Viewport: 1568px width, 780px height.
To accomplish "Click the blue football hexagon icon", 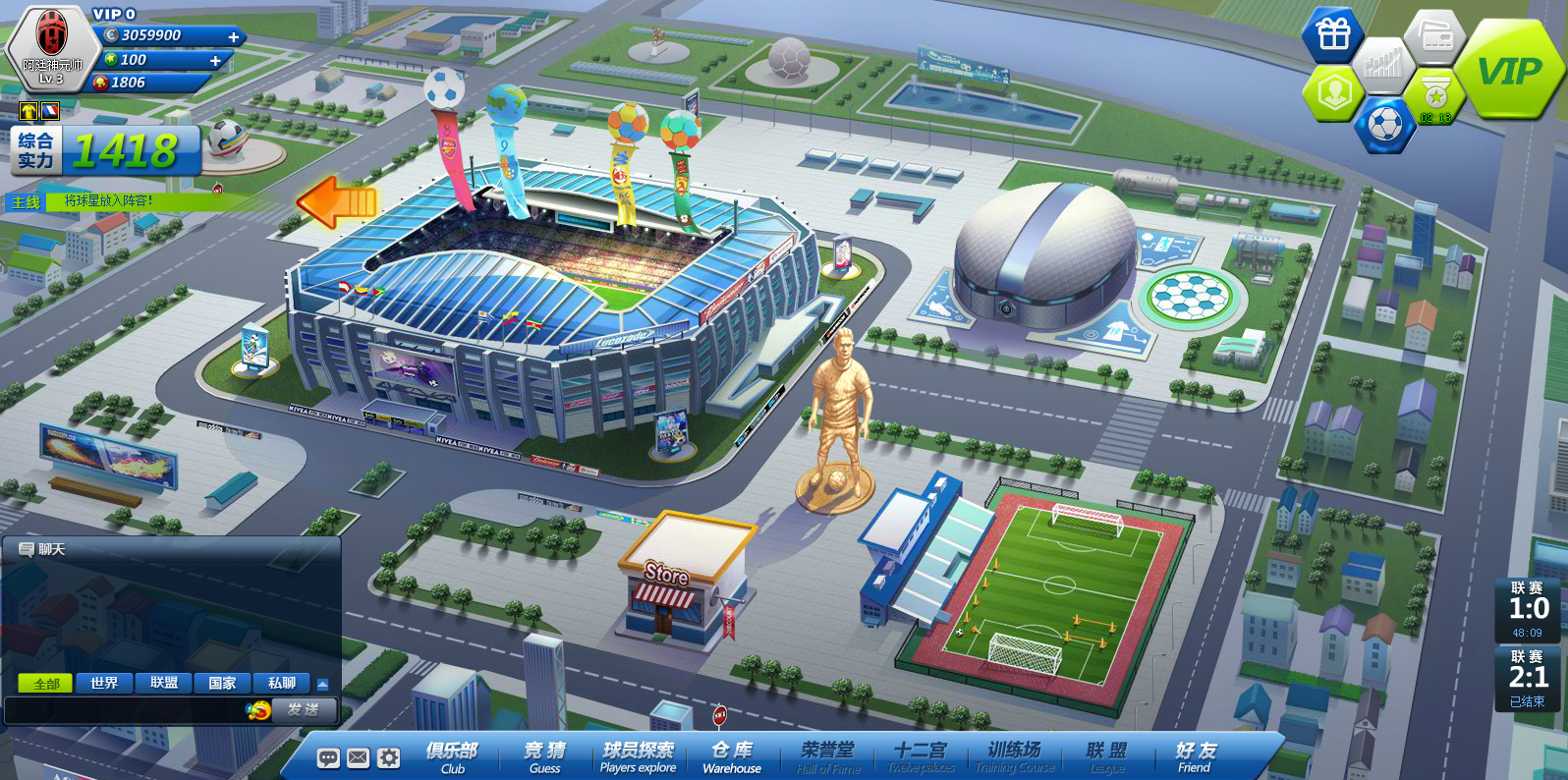I will tap(1385, 125).
